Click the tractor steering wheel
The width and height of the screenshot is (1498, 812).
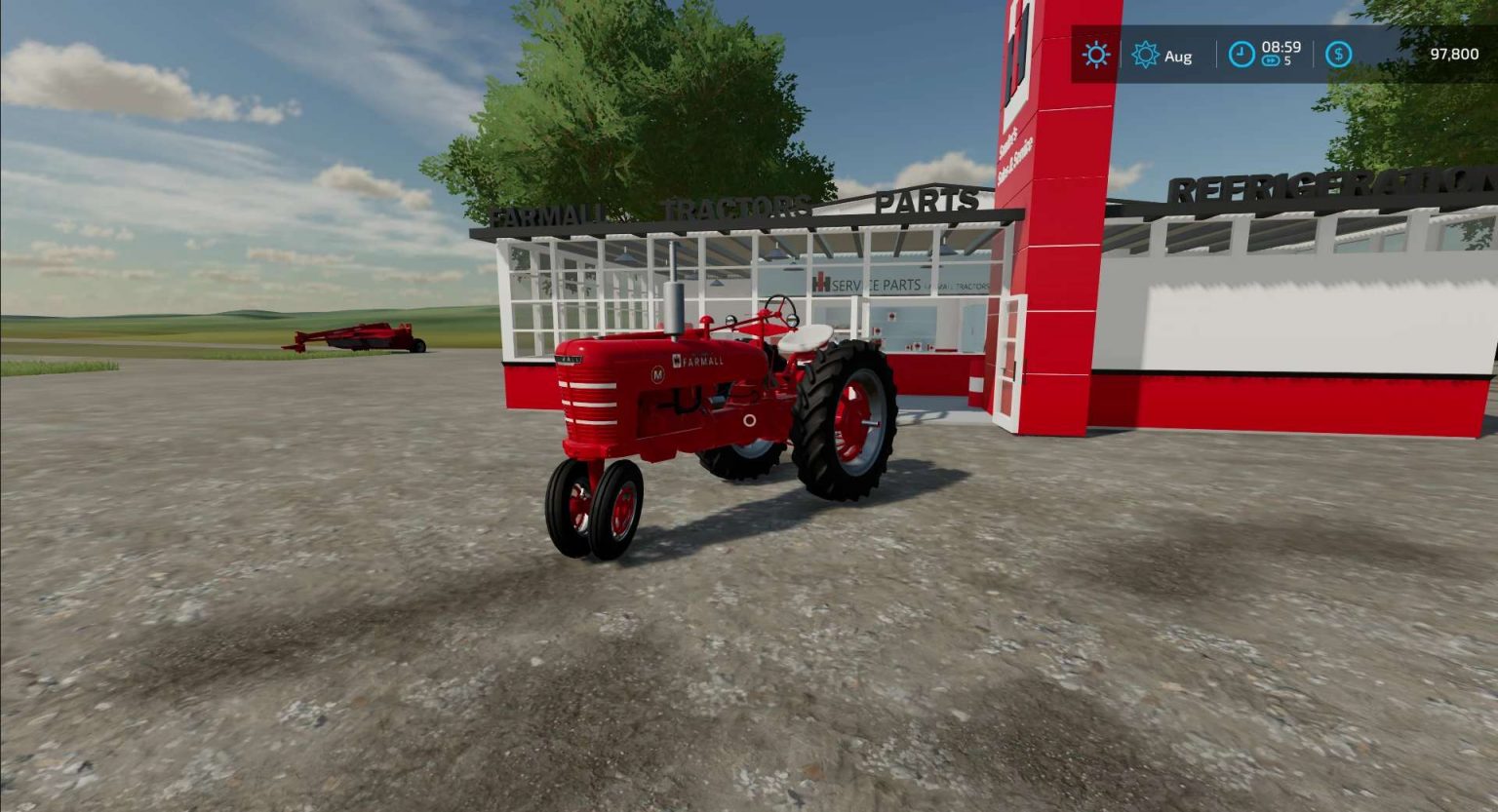click(780, 308)
